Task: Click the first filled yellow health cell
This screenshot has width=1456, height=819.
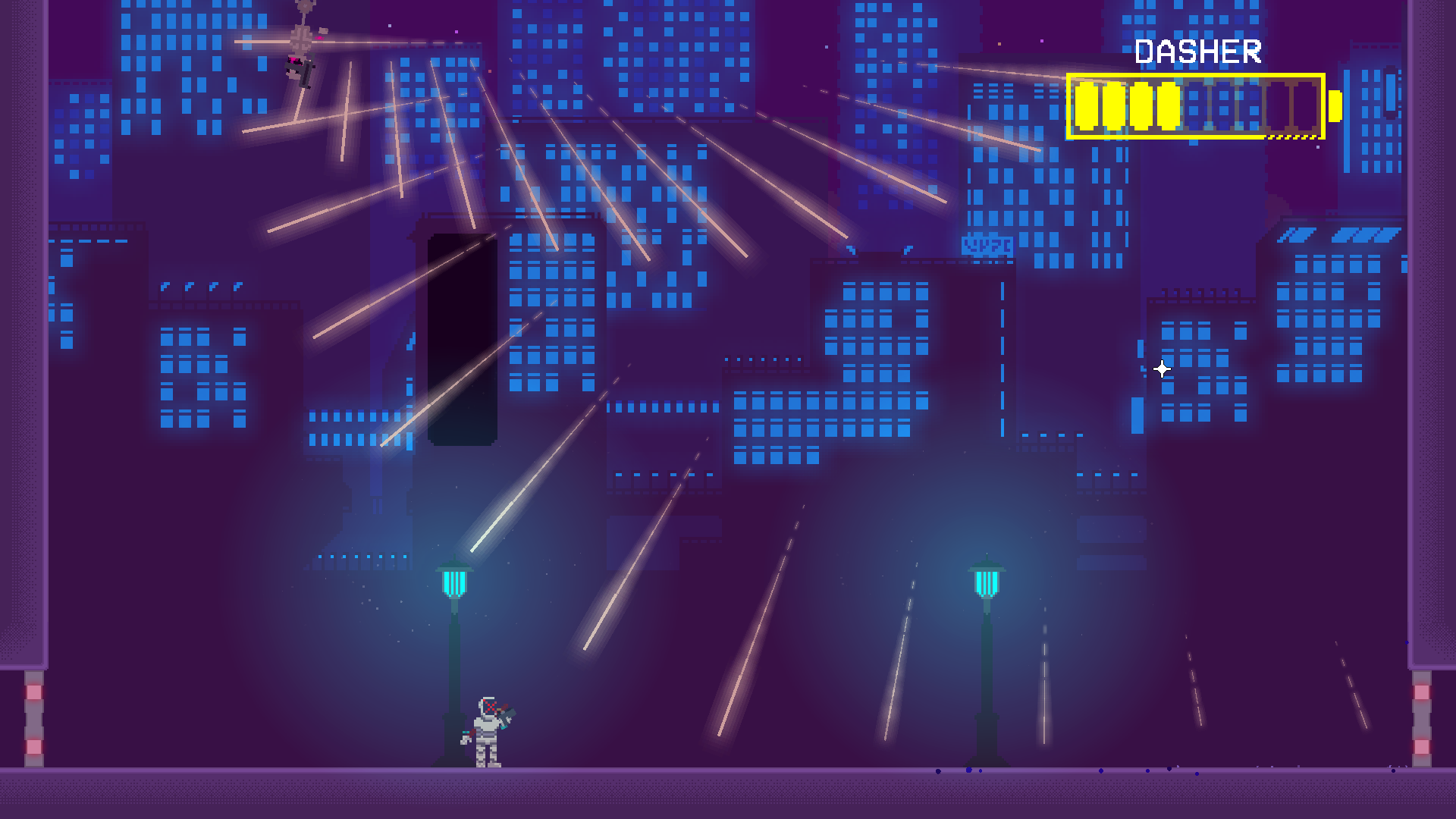Action: tap(1087, 106)
